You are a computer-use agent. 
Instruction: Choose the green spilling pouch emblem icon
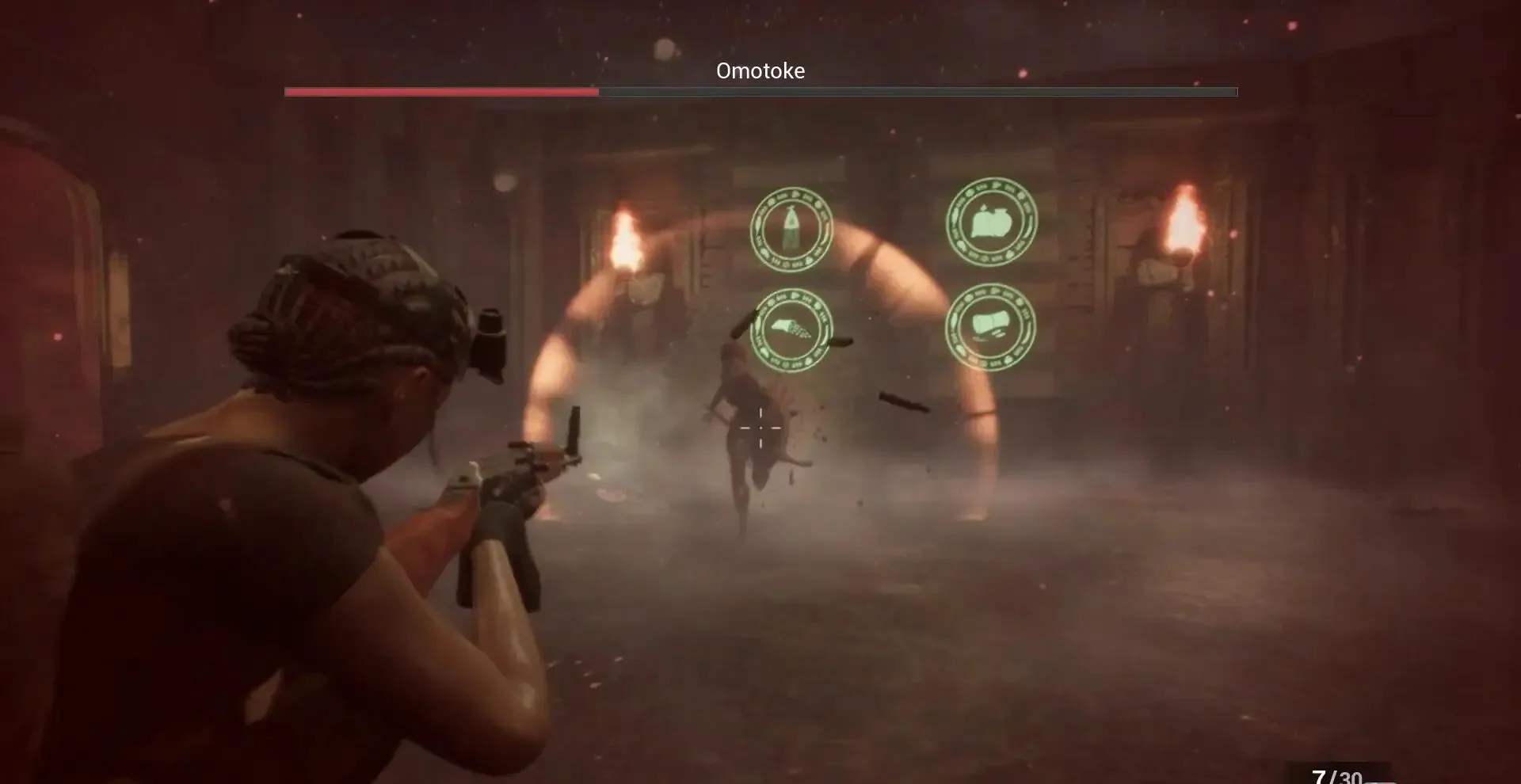[x=791, y=329]
